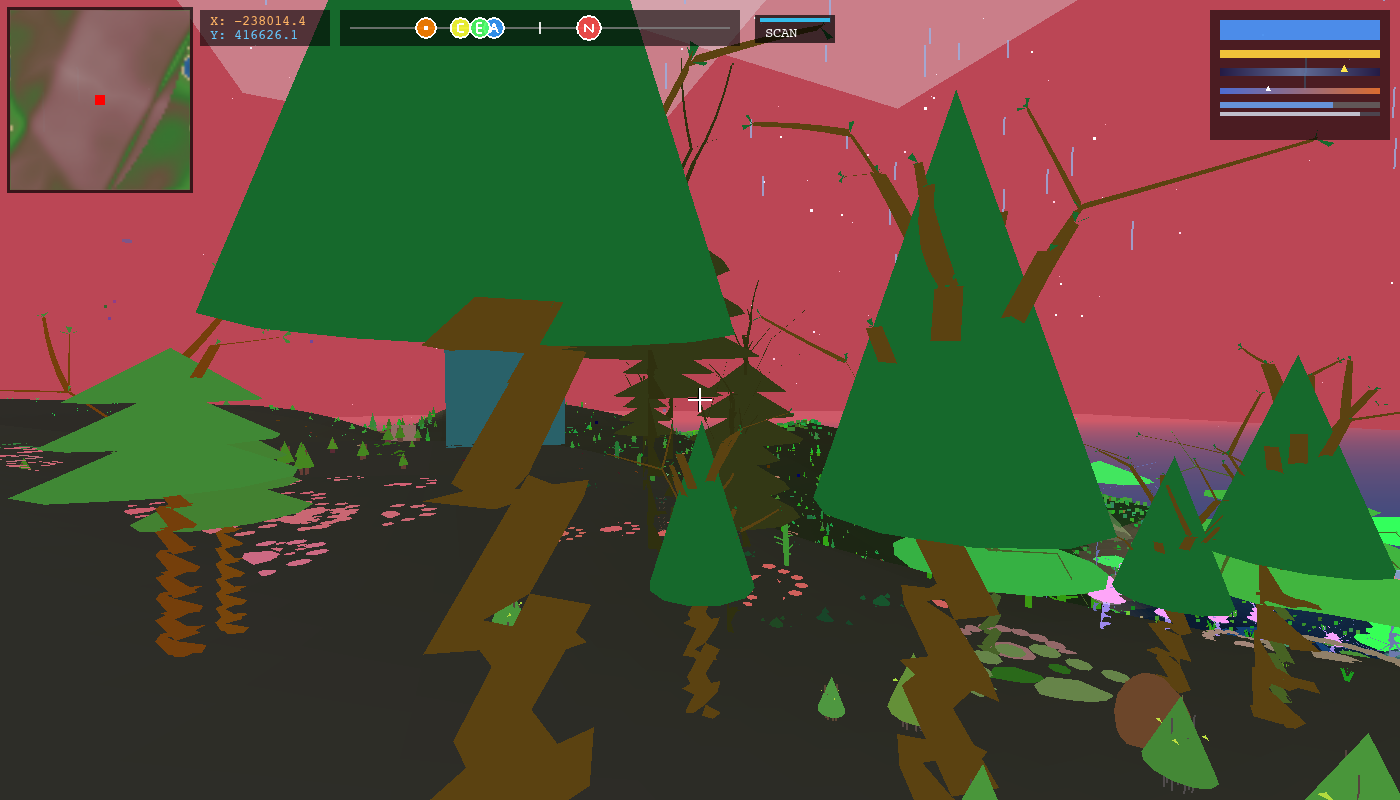Select the blue A marker on the timeline bar
1400x800 pixels.
click(x=495, y=29)
